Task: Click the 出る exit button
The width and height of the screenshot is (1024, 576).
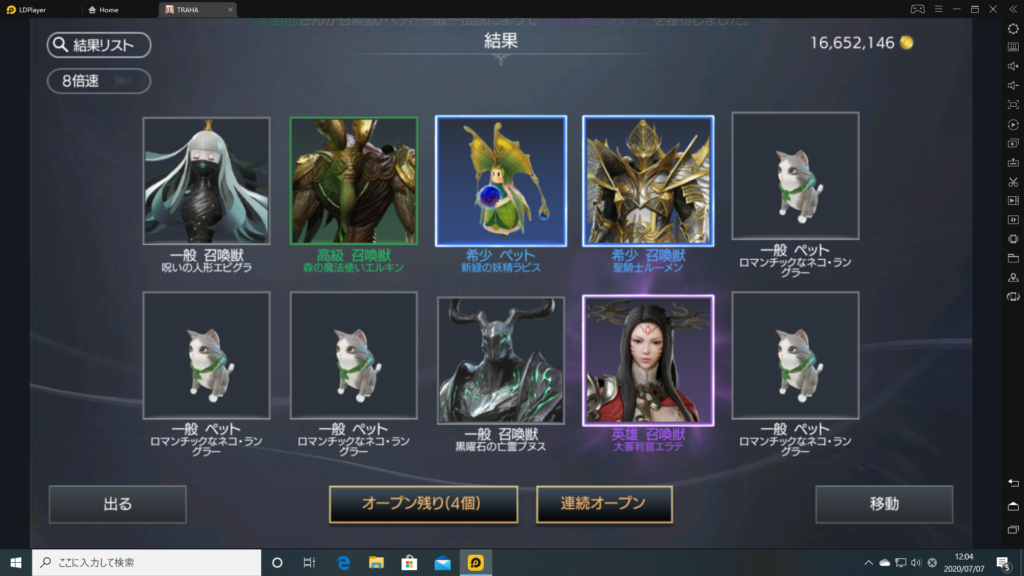Action: pos(118,504)
